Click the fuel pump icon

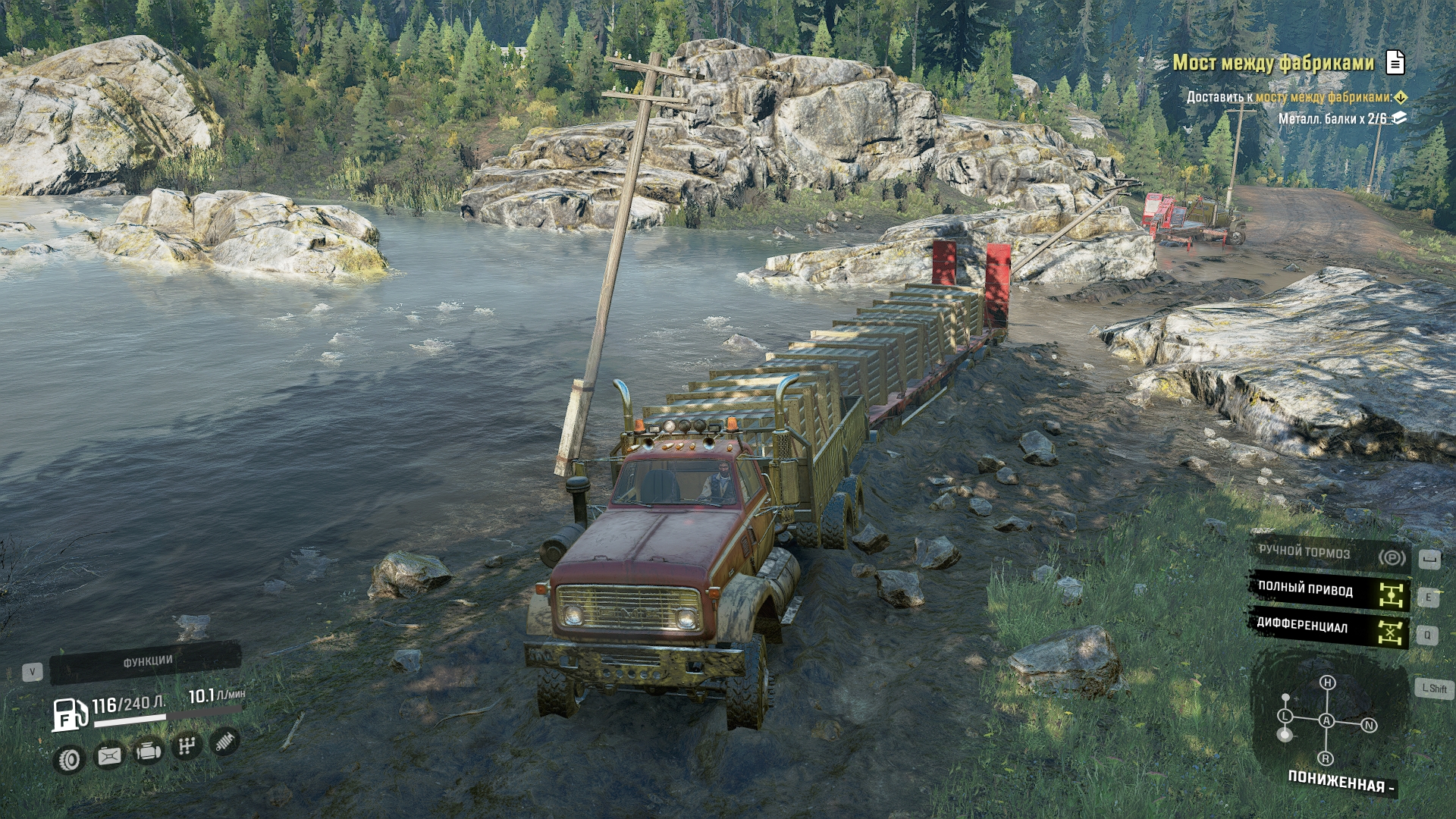[x=69, y=714]
